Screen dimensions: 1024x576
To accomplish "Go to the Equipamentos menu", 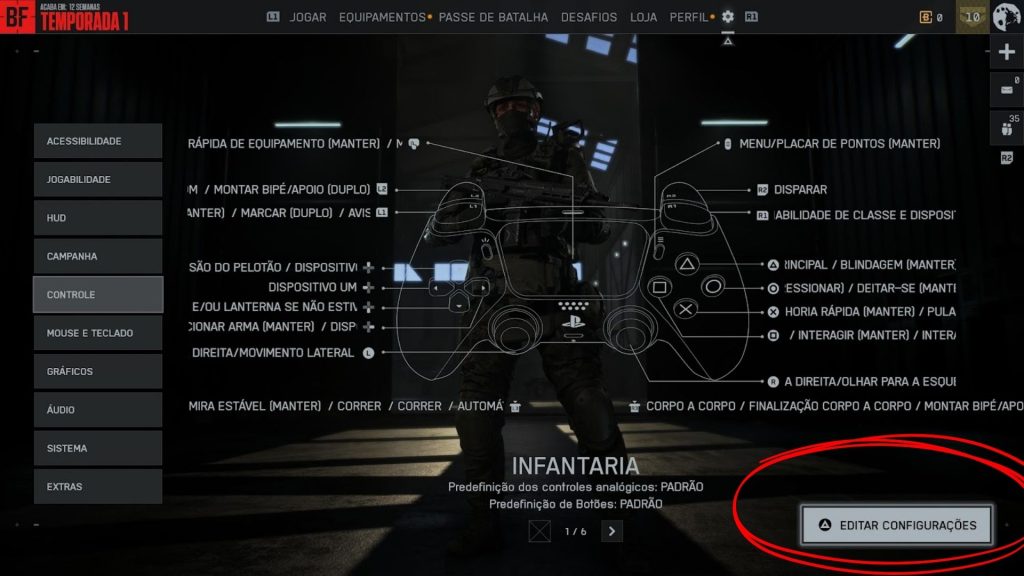I will pos(382,17).
